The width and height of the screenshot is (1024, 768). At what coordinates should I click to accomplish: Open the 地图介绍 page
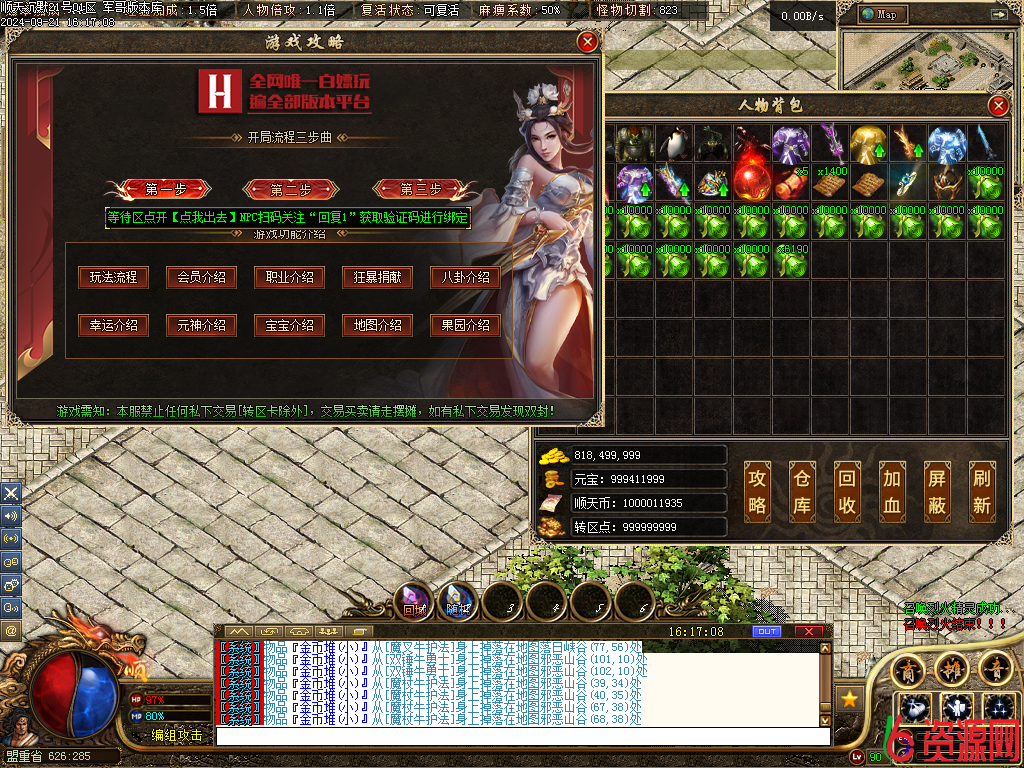point(377,325)
